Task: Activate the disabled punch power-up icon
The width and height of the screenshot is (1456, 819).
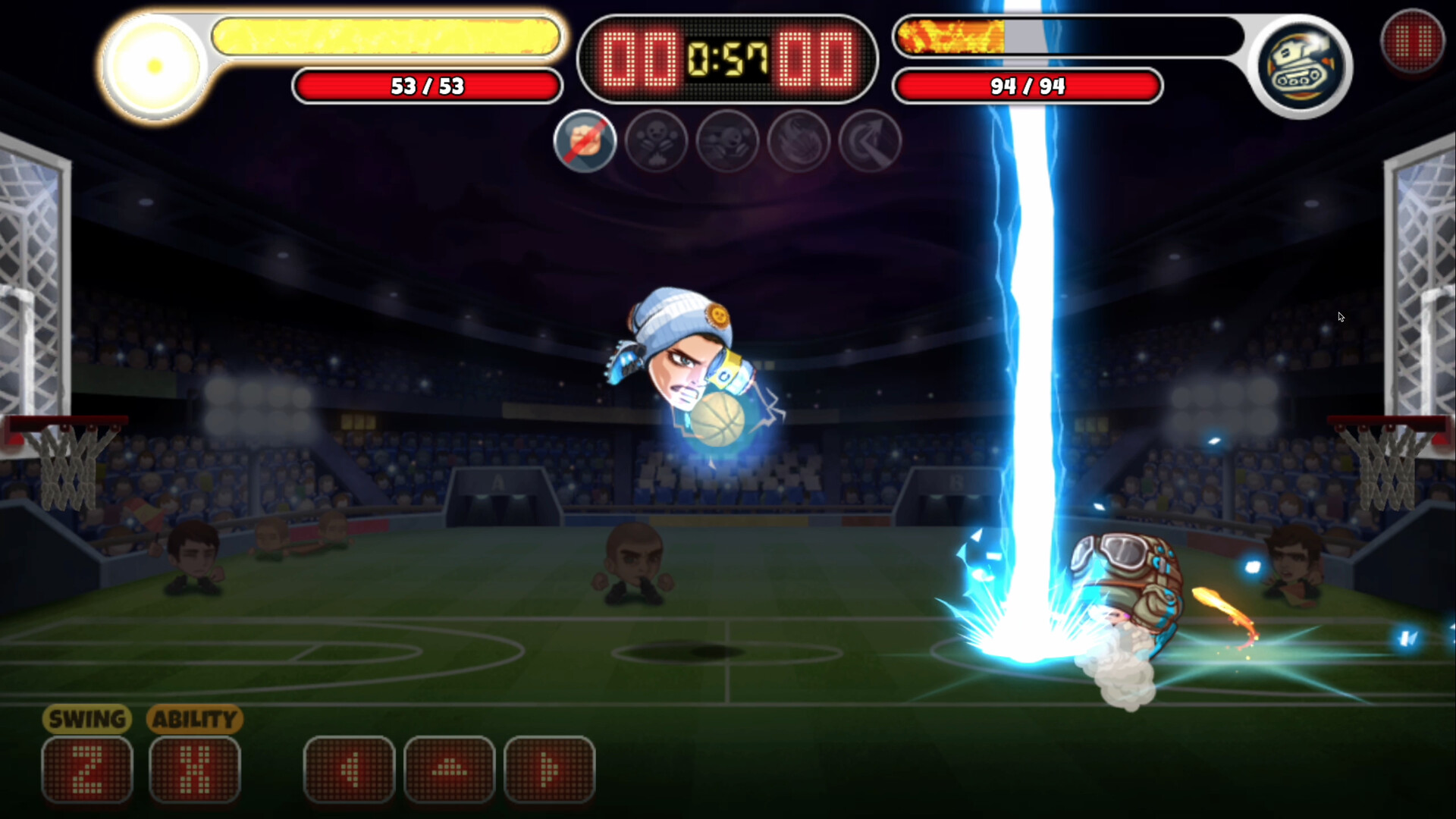Action: [x=585, y=141]
